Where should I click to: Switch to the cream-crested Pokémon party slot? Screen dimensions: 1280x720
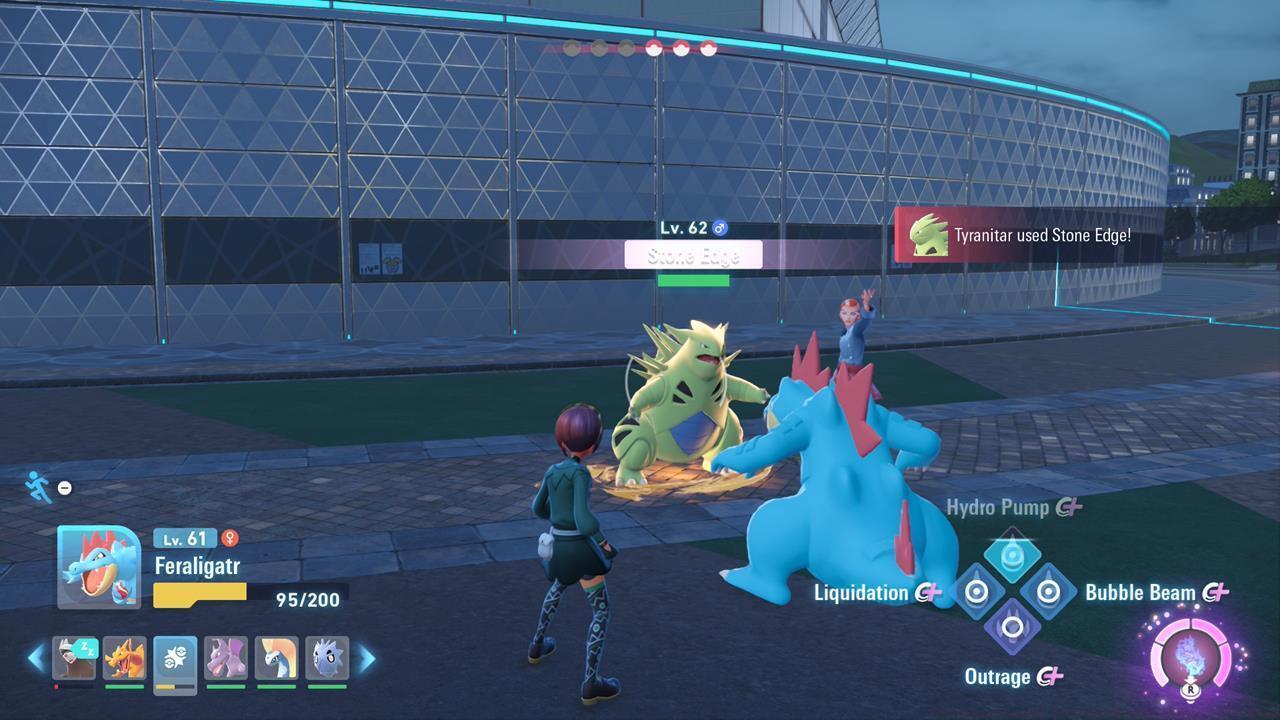point(276,658)
